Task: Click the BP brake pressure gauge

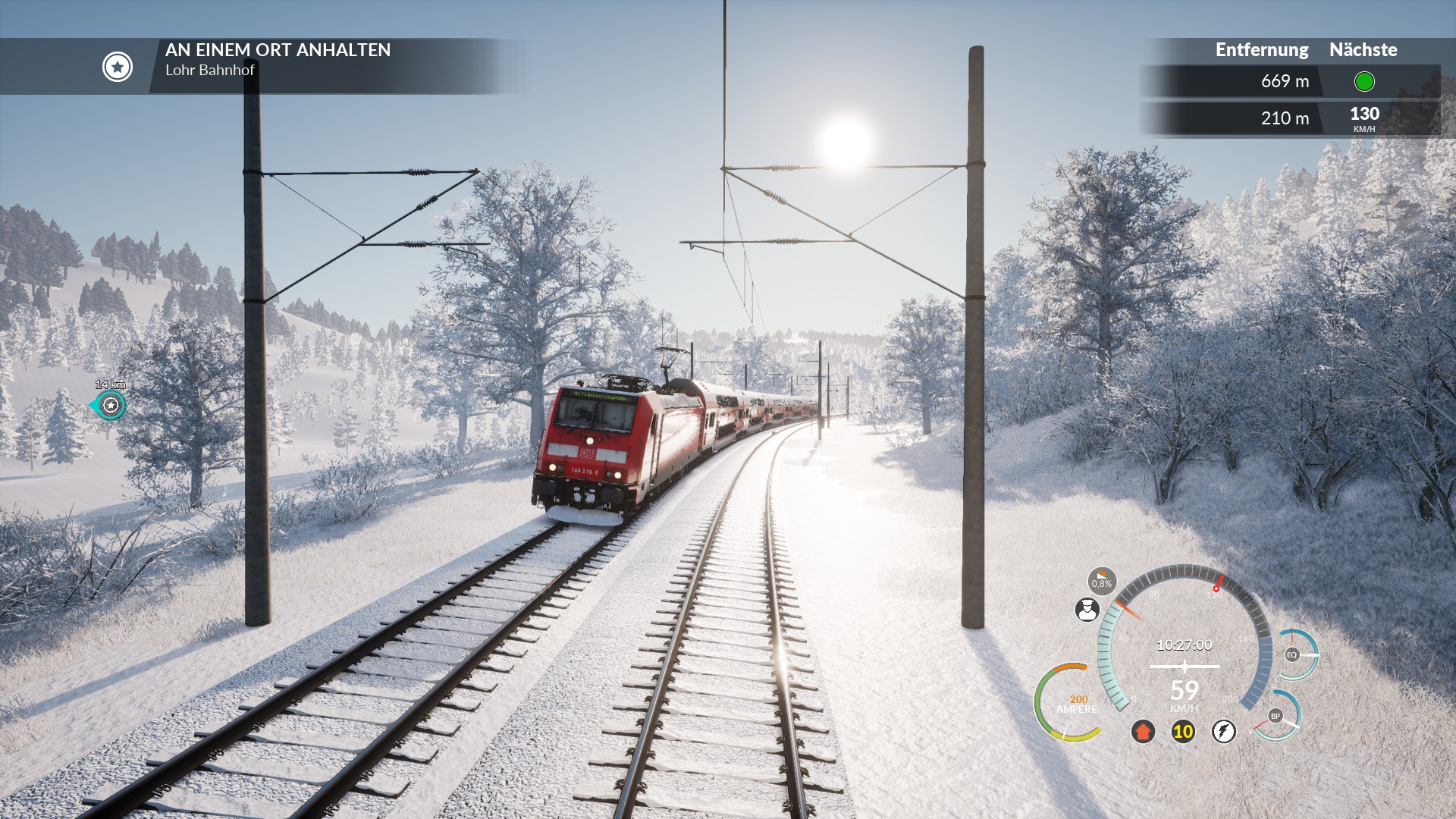Action: tap(1276, 716)
